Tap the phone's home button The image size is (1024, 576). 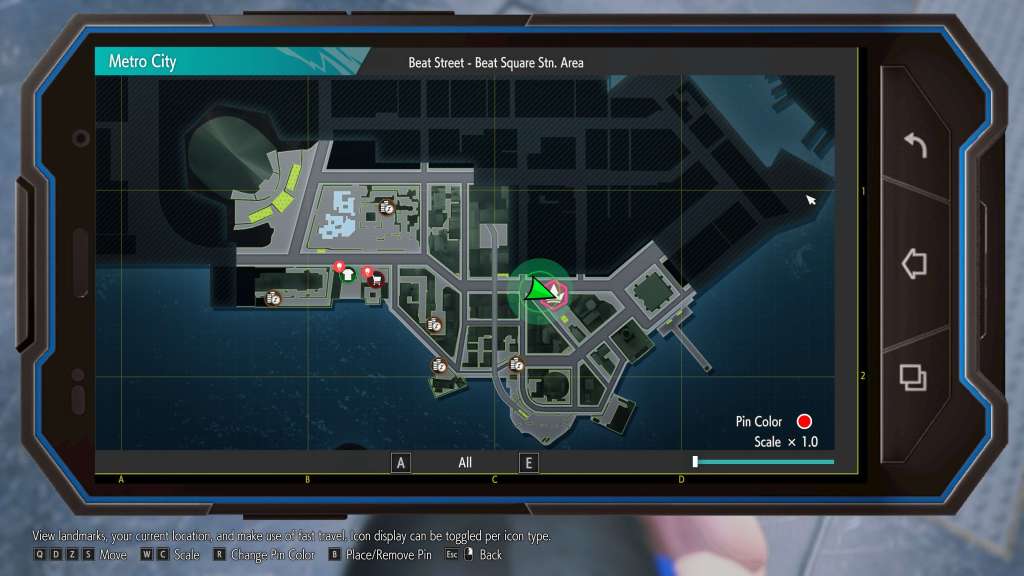coord(914,264)
